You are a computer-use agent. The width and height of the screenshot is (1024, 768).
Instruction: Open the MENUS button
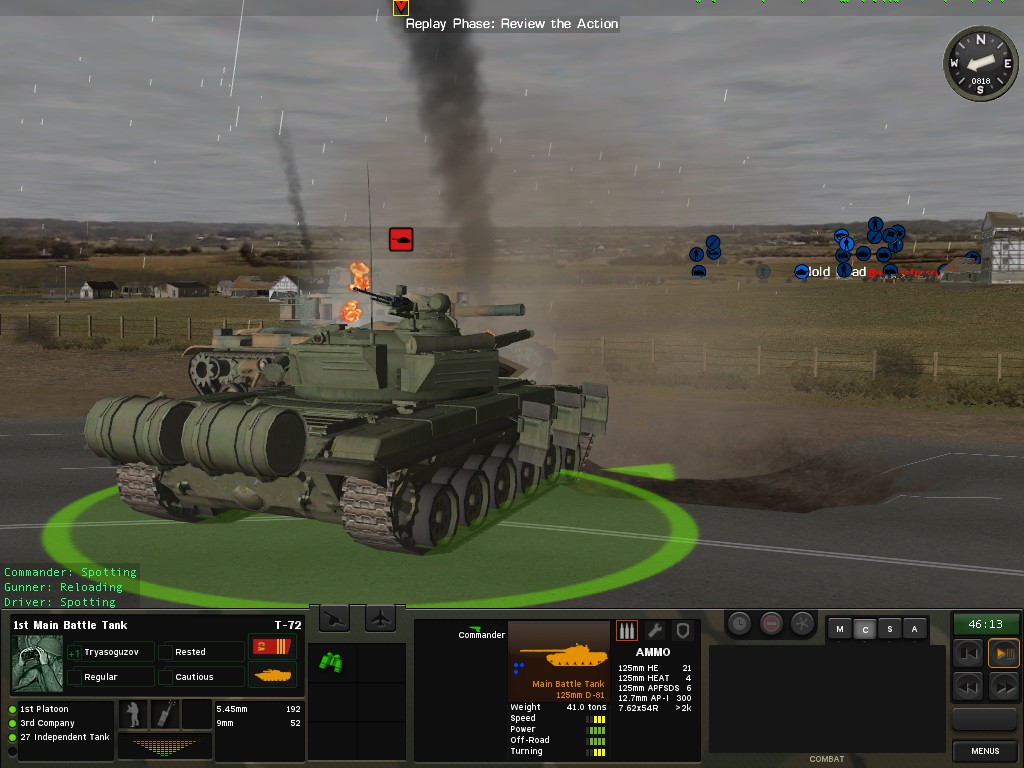pyautogui.click(x=985, y=751)
